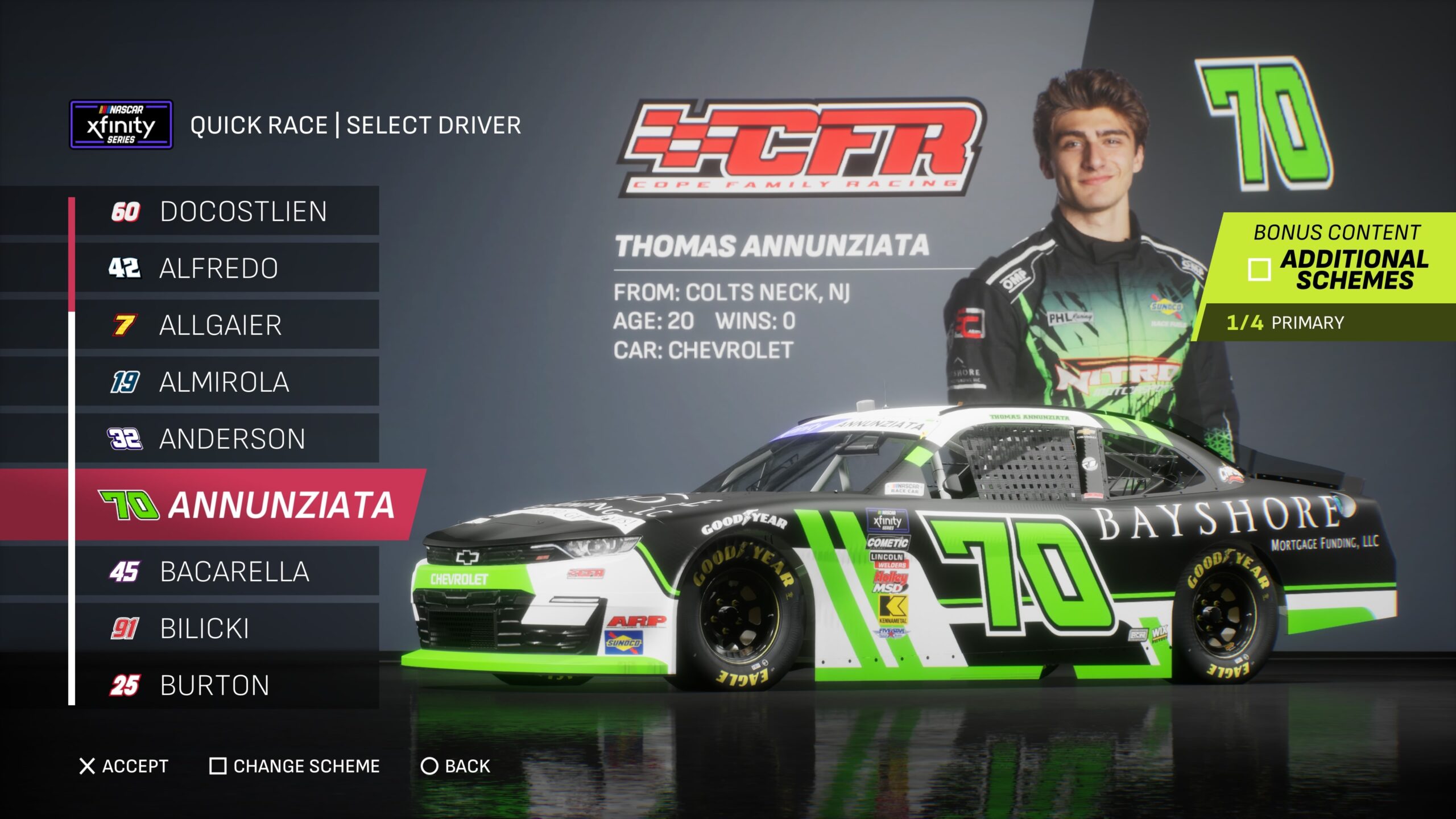The image size is (1456, 819).
Task: Change the car paint scheme
Action: pyautogui.click(x=295, y=766)
